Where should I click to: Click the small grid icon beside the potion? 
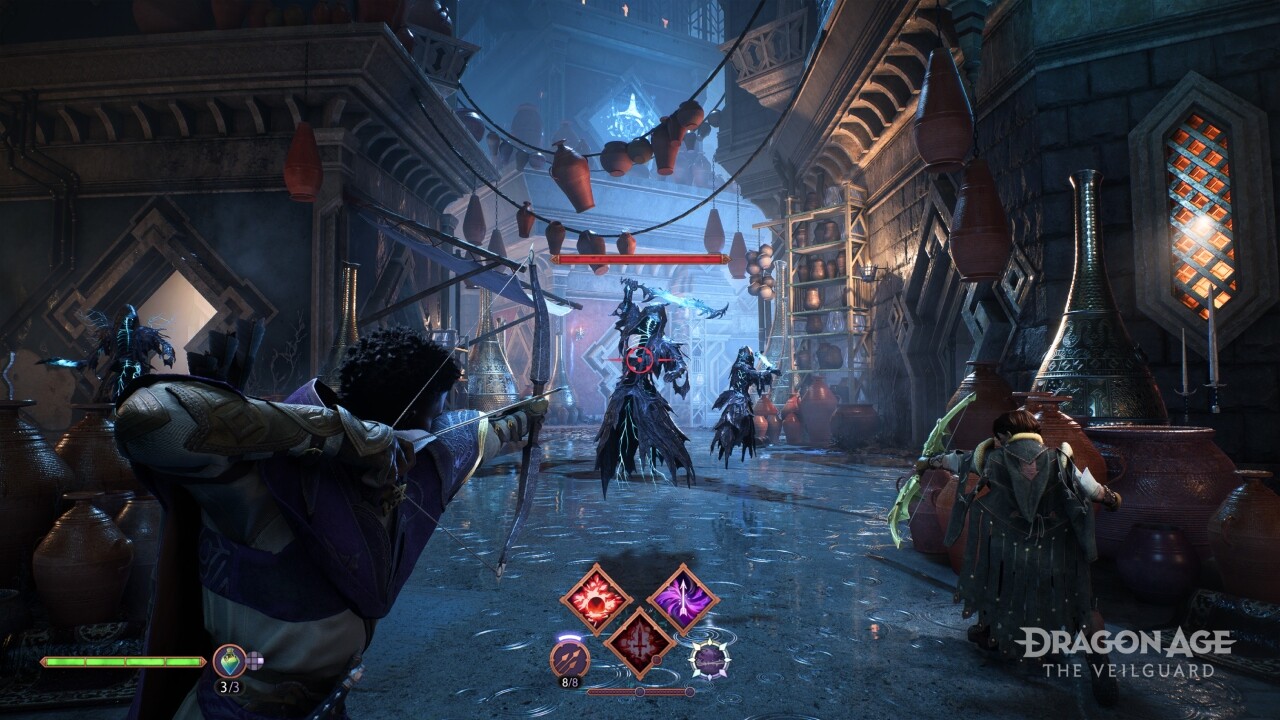point(255,661)
